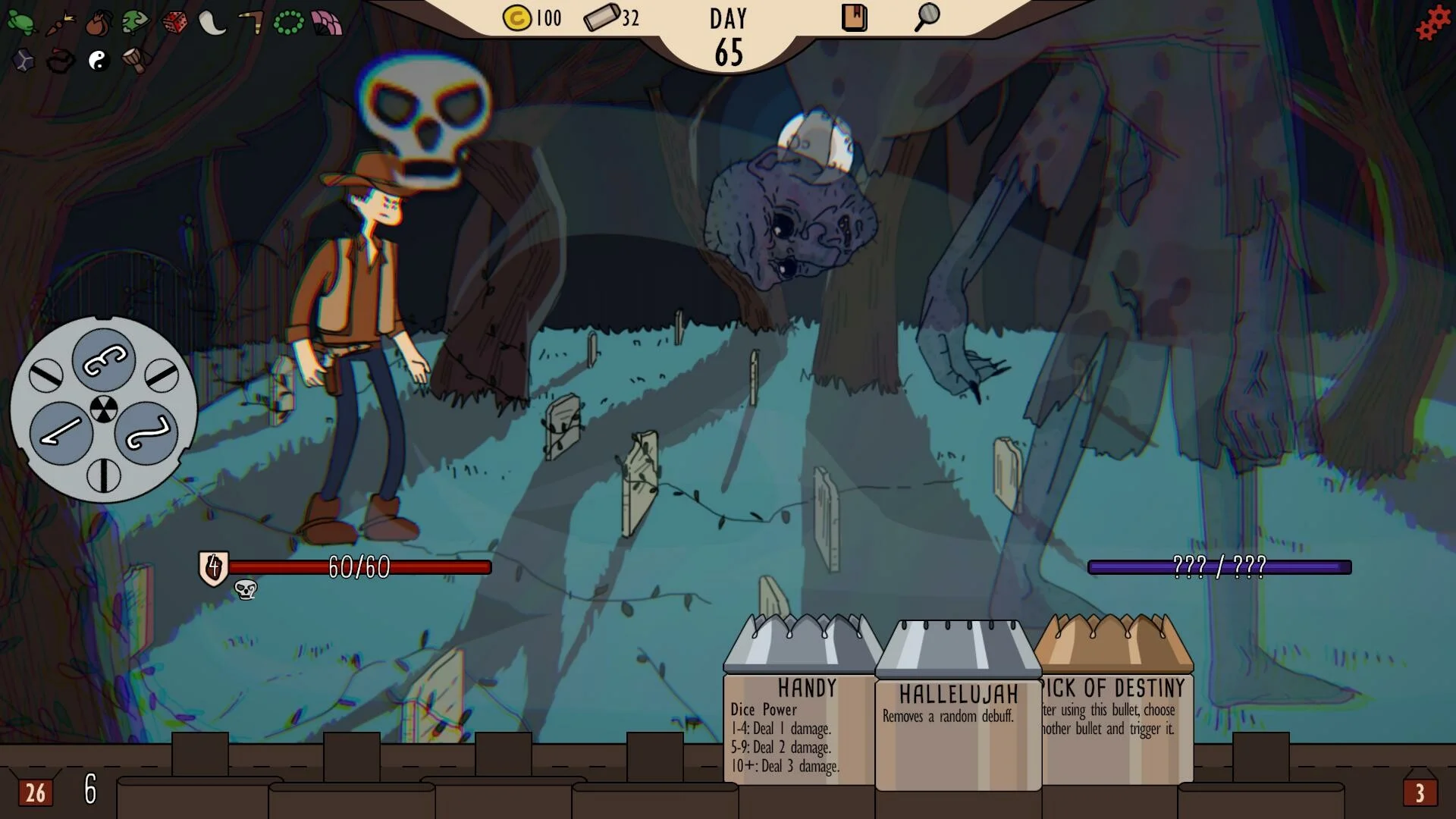Inspect the green turtle relic
1456x819 pixels.
pos(20,23)
